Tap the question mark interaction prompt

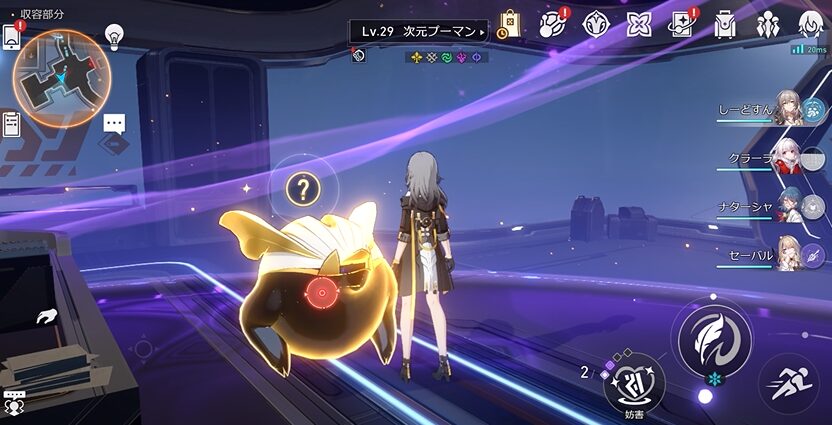pyautogui.click(x=303, y=187)
